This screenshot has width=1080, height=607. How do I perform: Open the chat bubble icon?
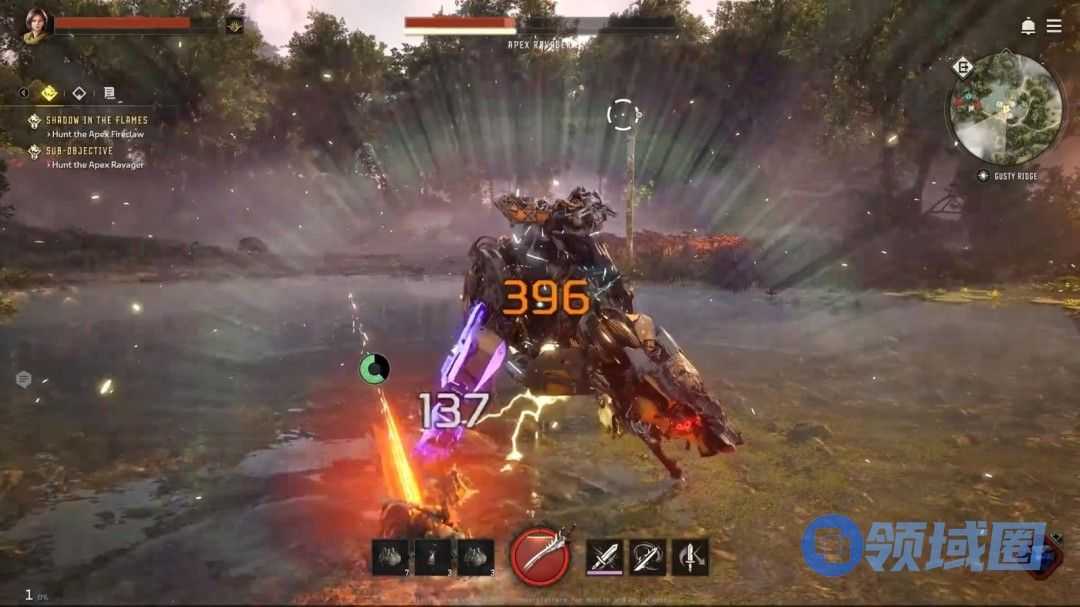point(24,379)
